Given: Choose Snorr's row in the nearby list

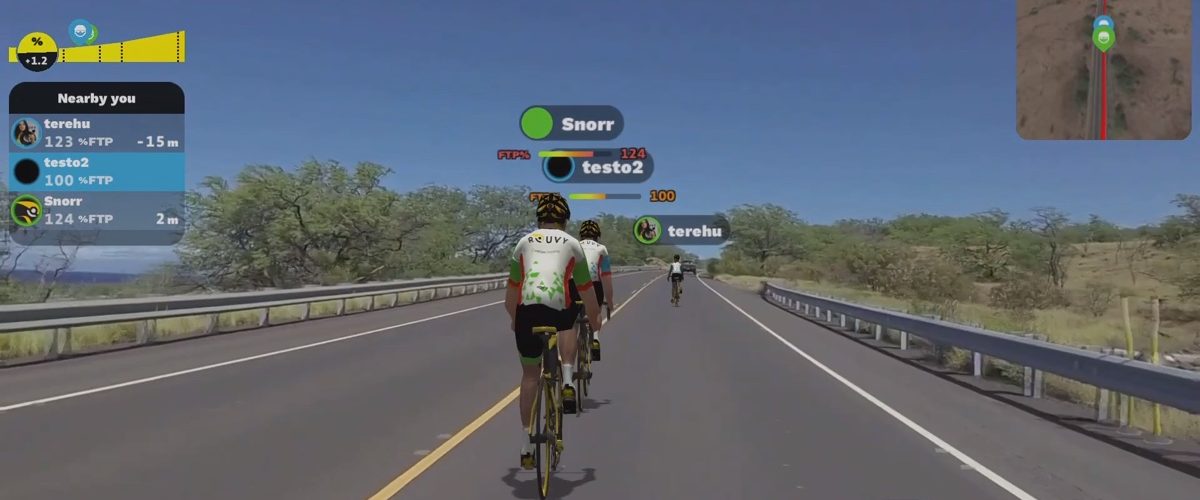Looking at the screenshot, I should click(96, 210).
